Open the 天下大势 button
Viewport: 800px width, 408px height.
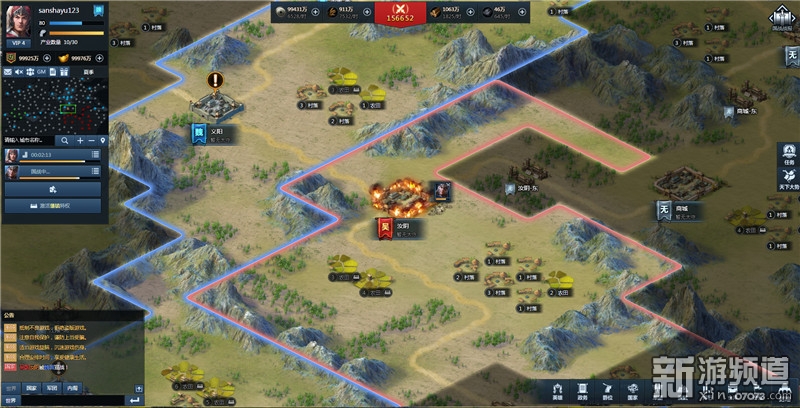(x=790, y=181)
